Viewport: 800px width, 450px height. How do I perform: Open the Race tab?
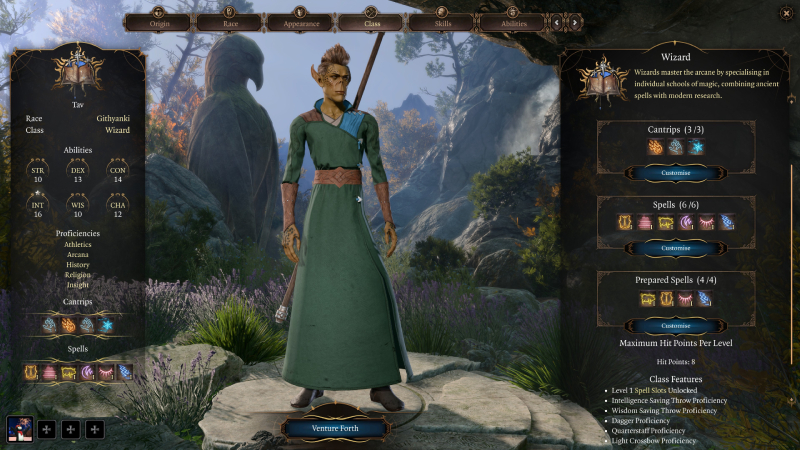point(229,21)
